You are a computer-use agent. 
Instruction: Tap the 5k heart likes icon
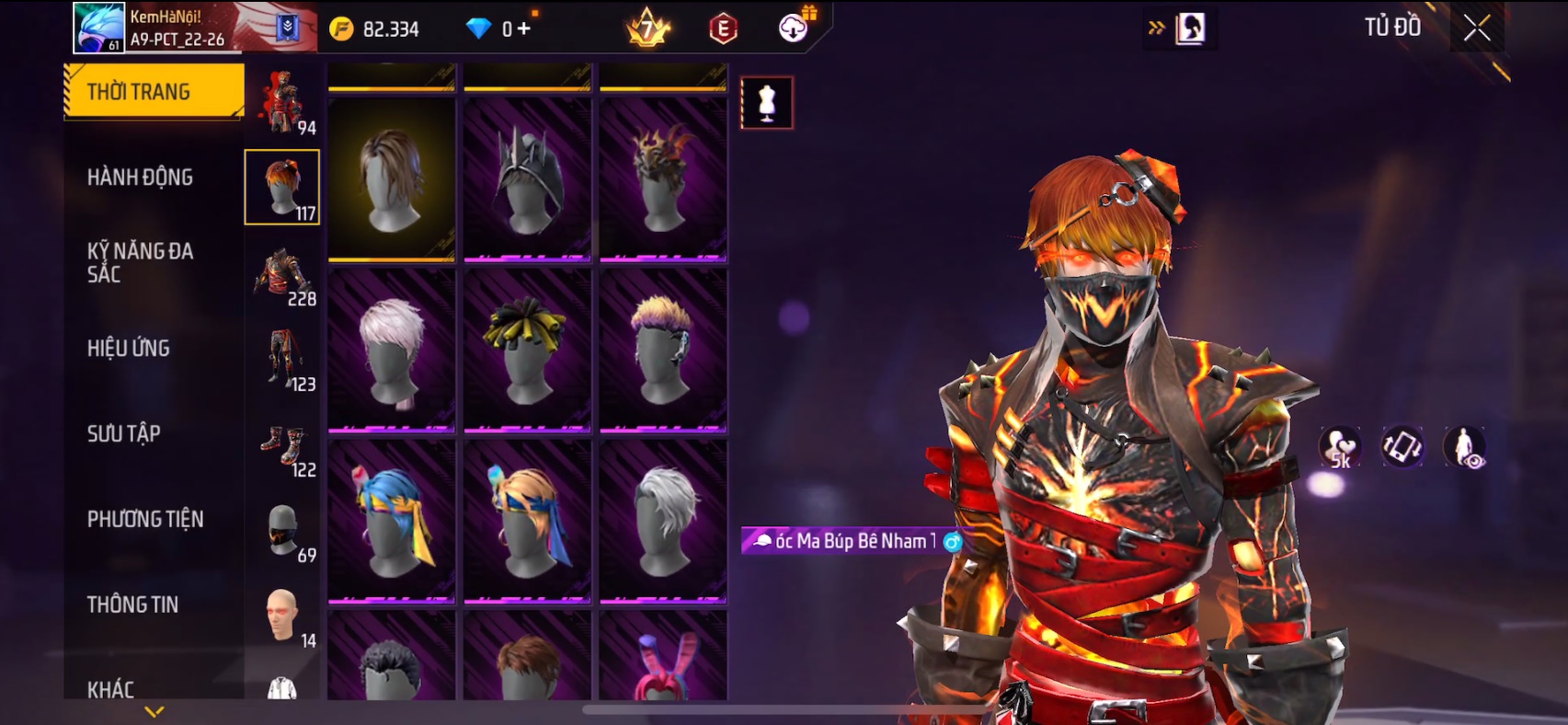pos(1340,448)
